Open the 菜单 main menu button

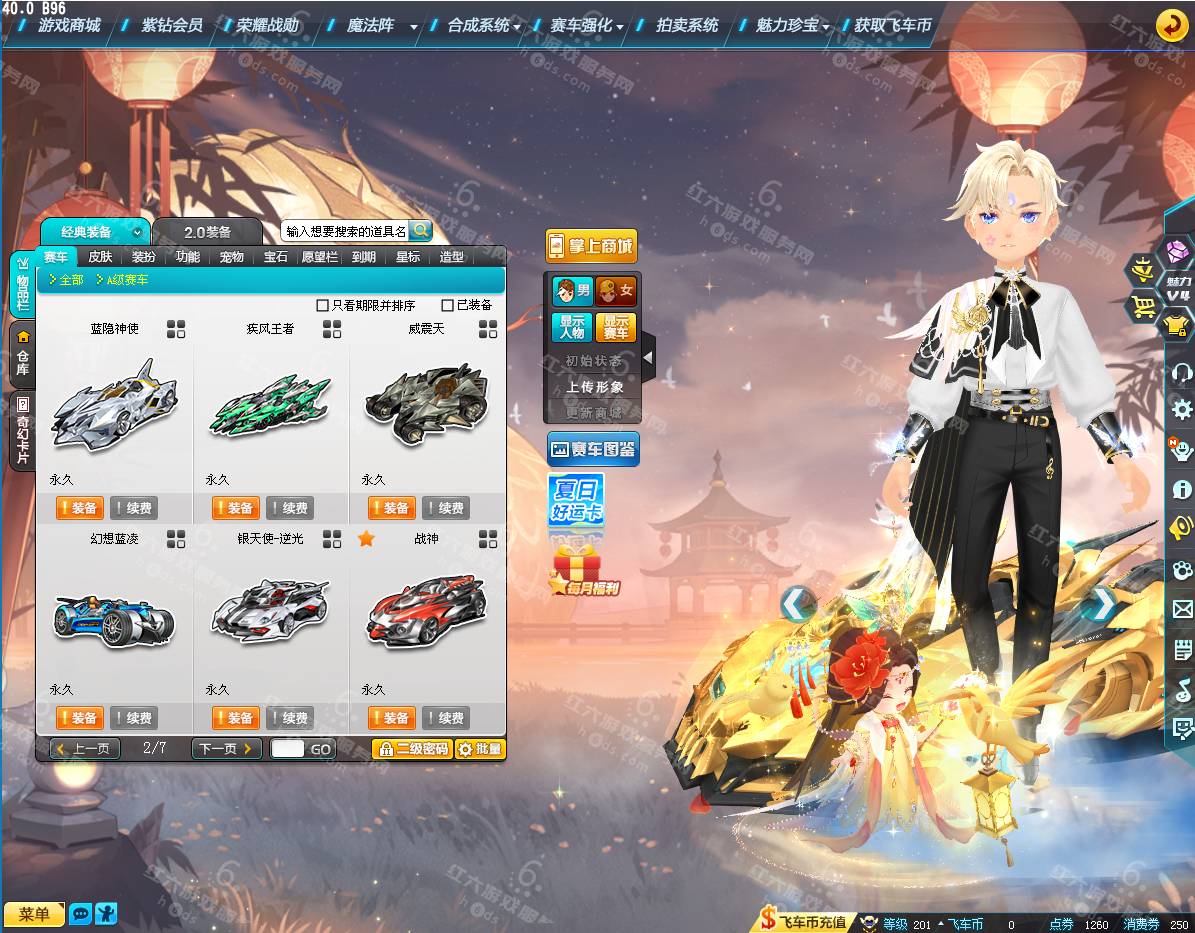click(x=34, y=913)
